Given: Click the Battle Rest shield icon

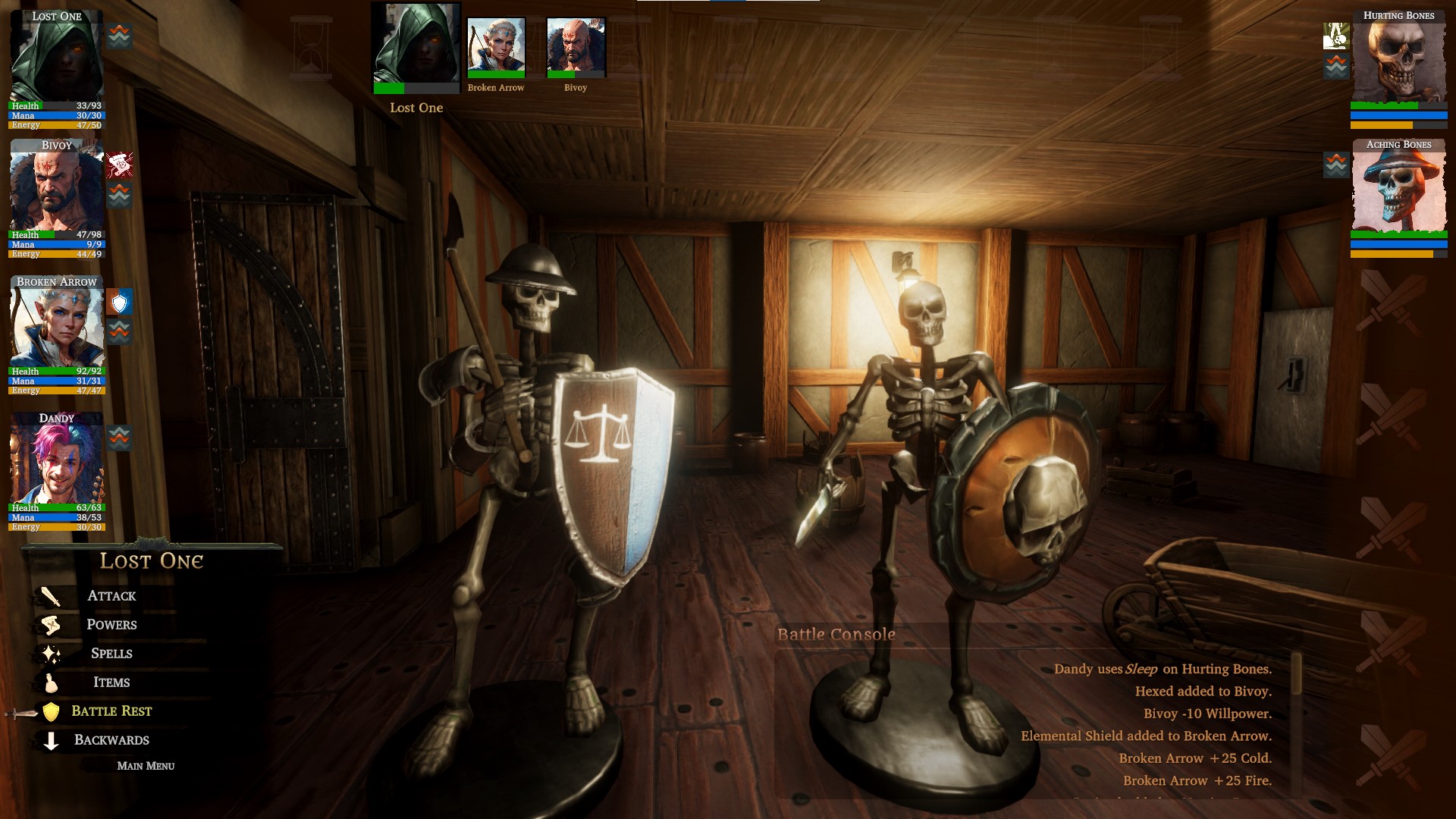Looking at the screenshot, I should (50, 711).
